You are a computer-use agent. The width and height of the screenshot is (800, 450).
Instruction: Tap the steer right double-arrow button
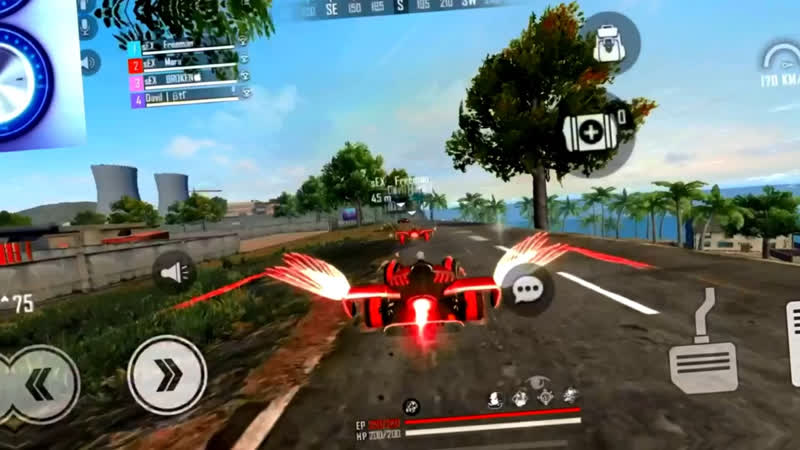[167, 375]
